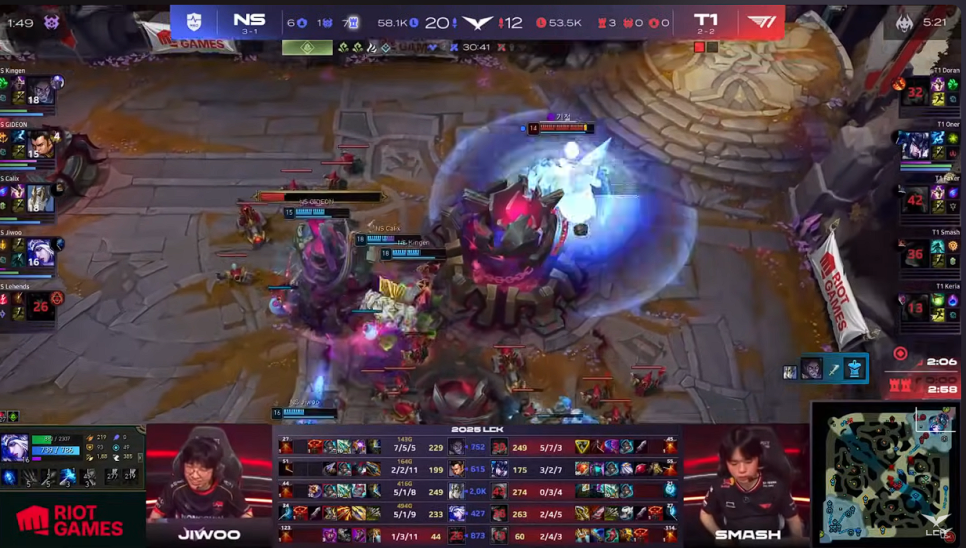The image size is (966, 548).
Task: Click the NS team logo on the scoreboard
Action: click(x=194, y=22)
